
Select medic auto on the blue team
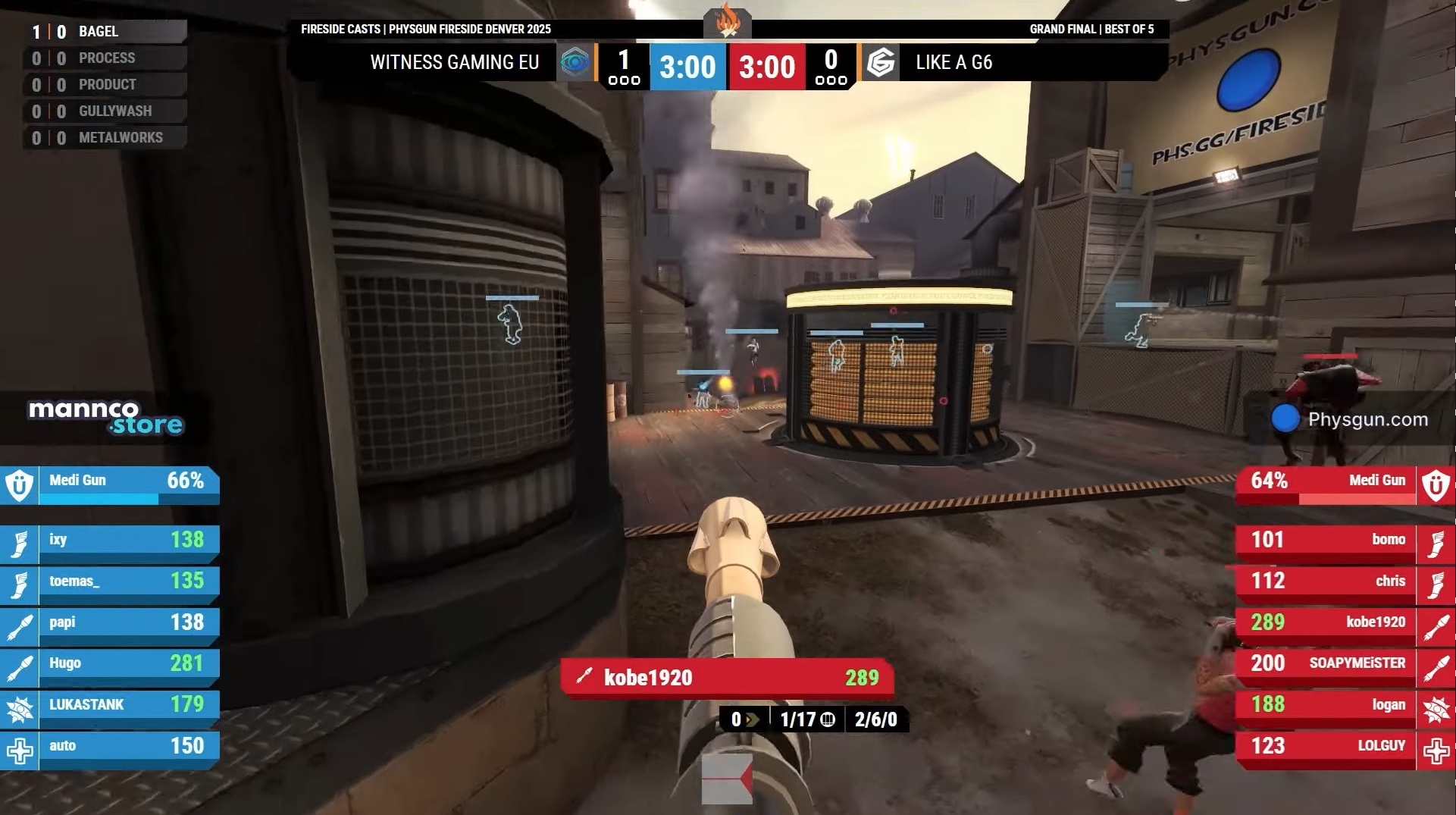point(110,746)
